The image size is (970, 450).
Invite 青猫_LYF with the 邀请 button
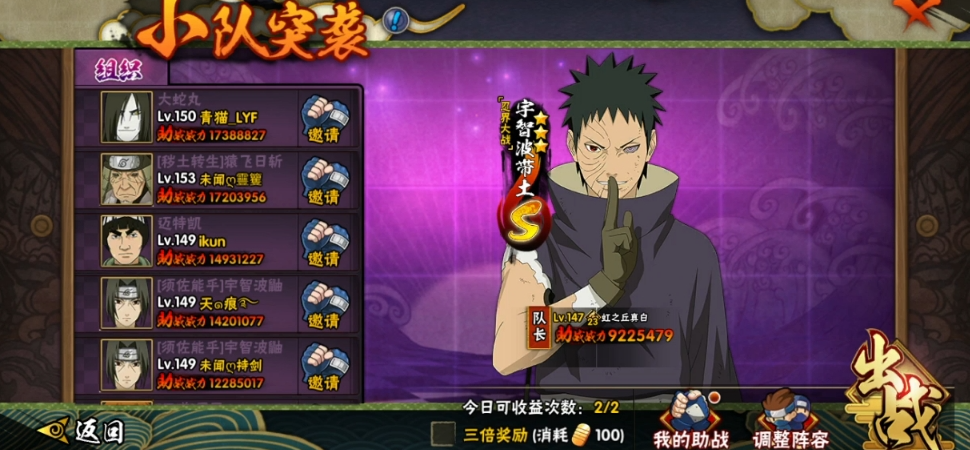[x=322, y=119]
